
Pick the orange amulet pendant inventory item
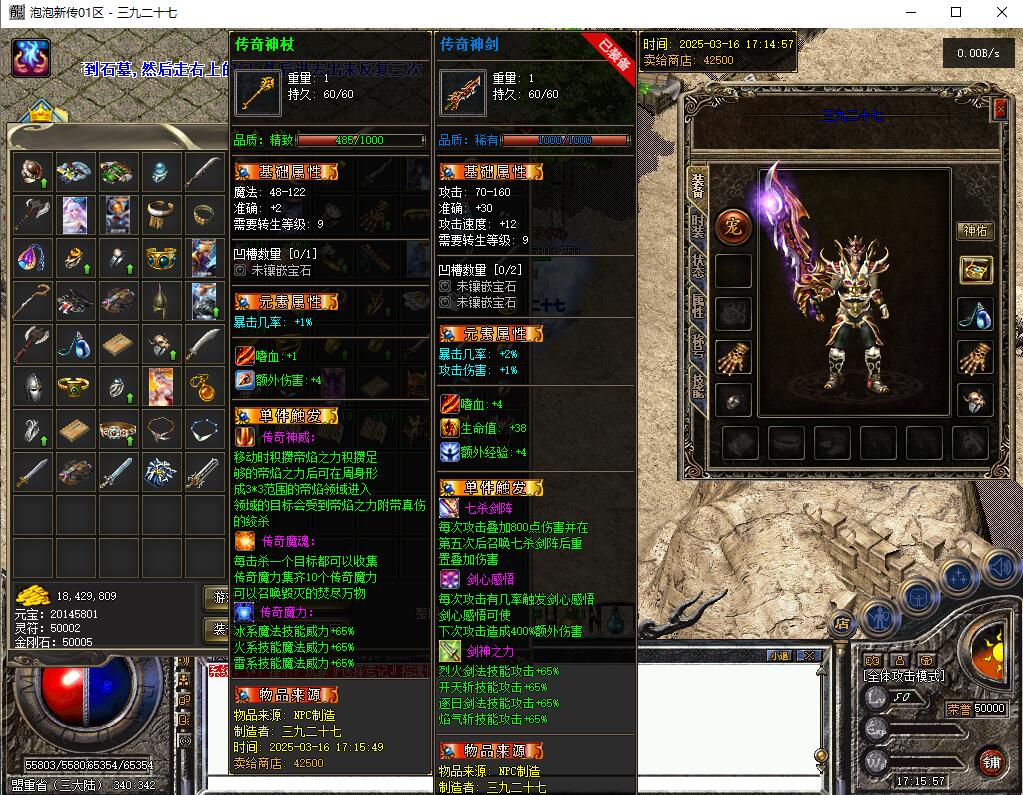(203, 385)
